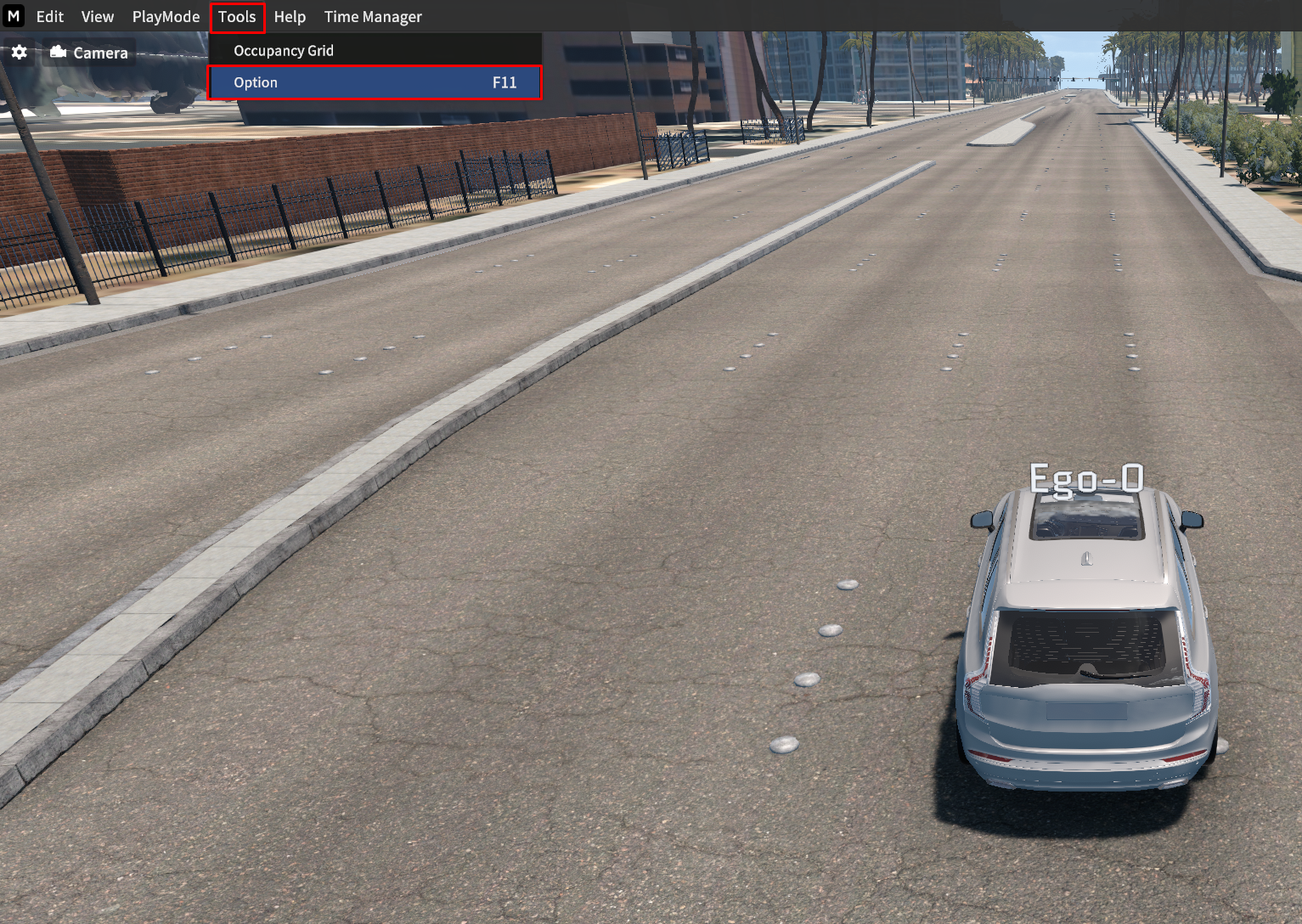Open the Edit menu
The width and height of the screenshot is (1302, 924).
pos(49,17)
